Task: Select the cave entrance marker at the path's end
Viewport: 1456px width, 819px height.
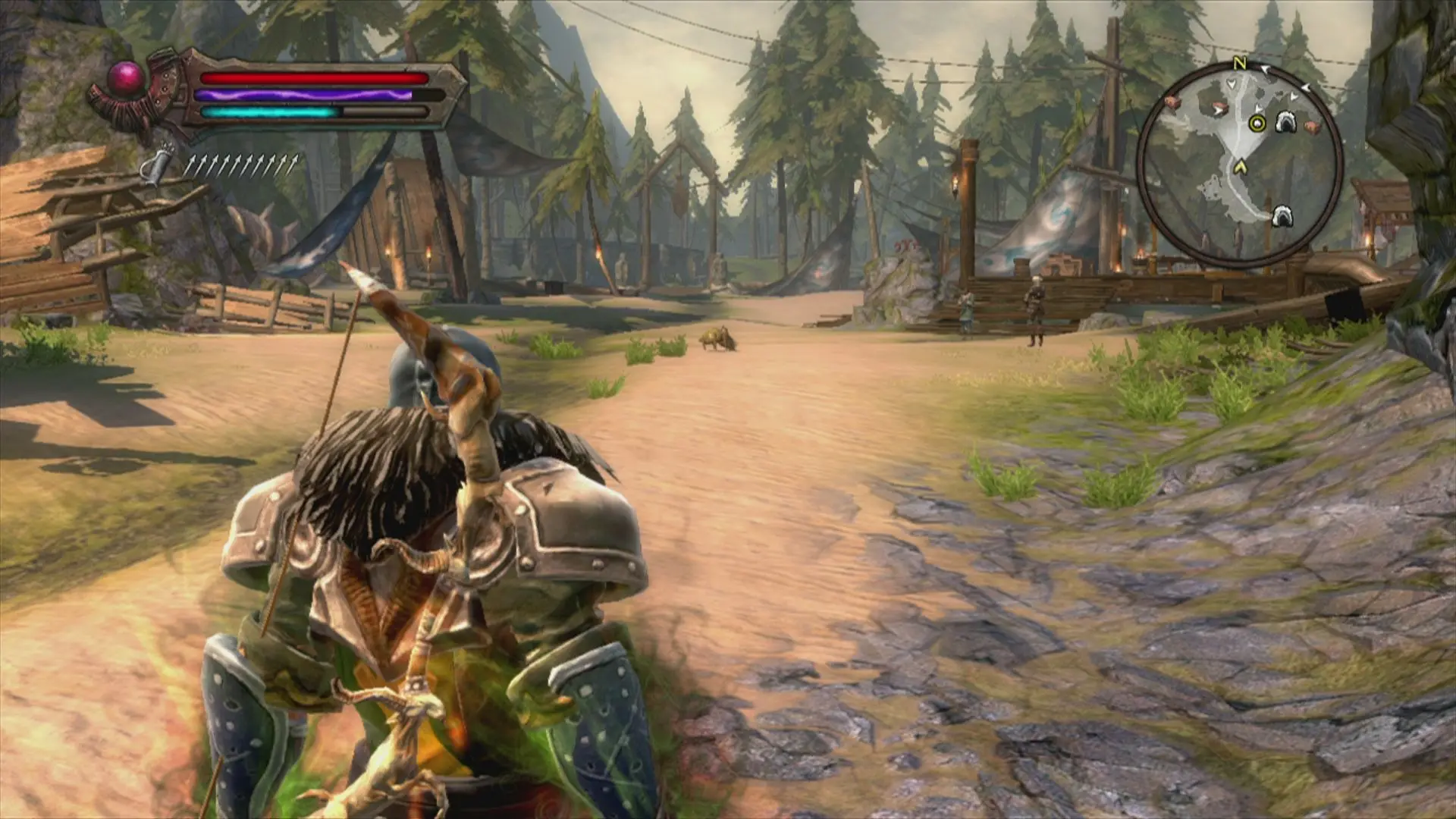Action: pos(1282,215)
